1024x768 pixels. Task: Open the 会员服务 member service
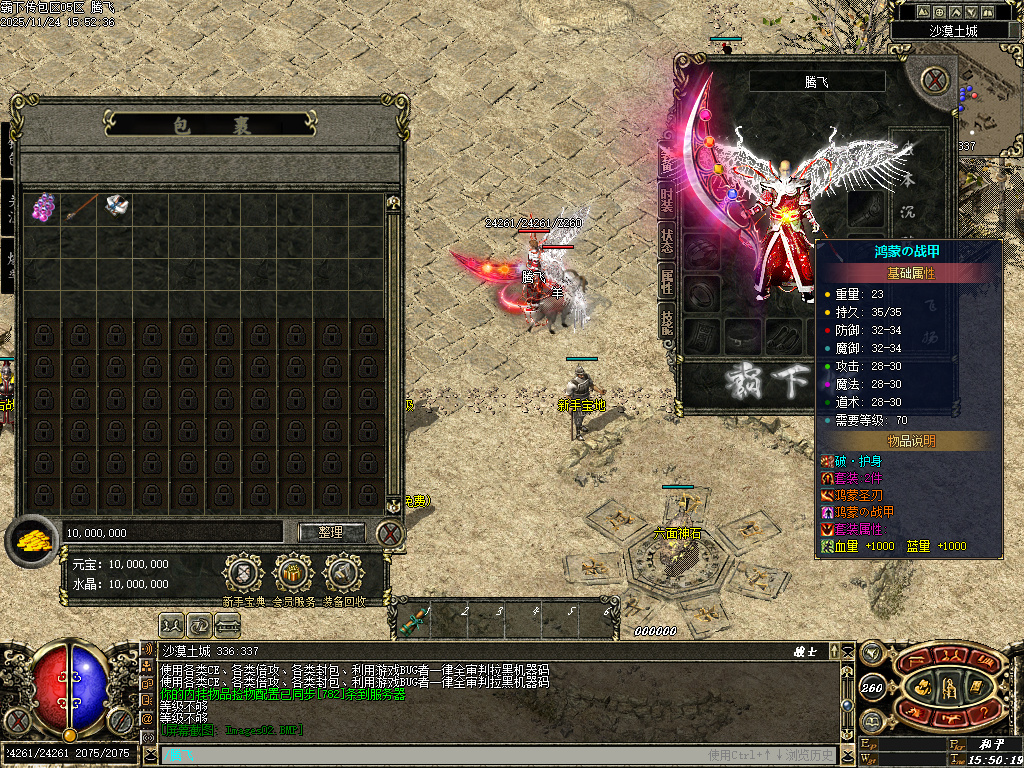click(x=293, y=574)
